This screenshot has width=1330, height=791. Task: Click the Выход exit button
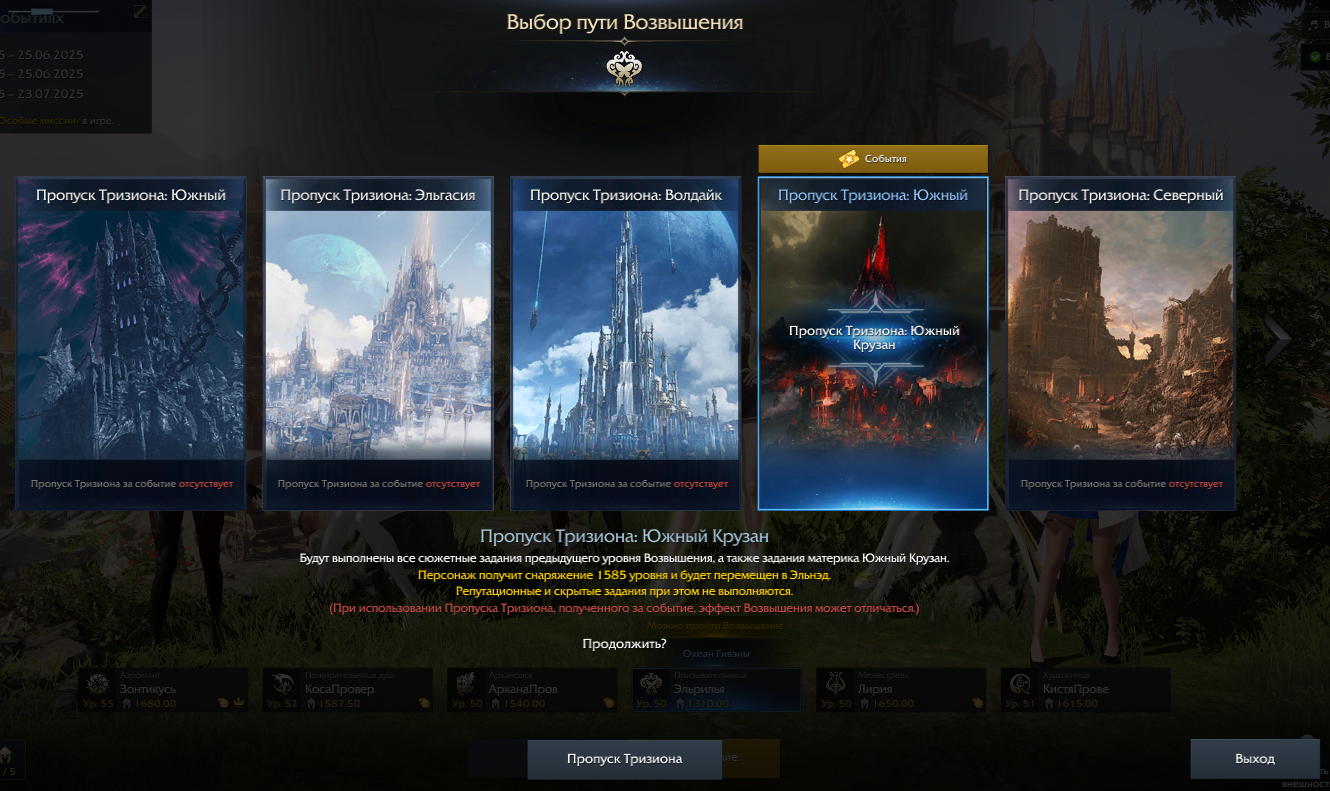point(1254,759)
